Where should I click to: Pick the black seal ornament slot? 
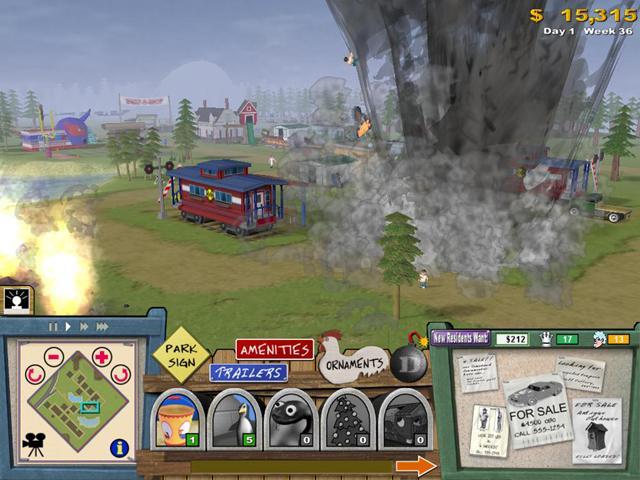pos(291,420)
